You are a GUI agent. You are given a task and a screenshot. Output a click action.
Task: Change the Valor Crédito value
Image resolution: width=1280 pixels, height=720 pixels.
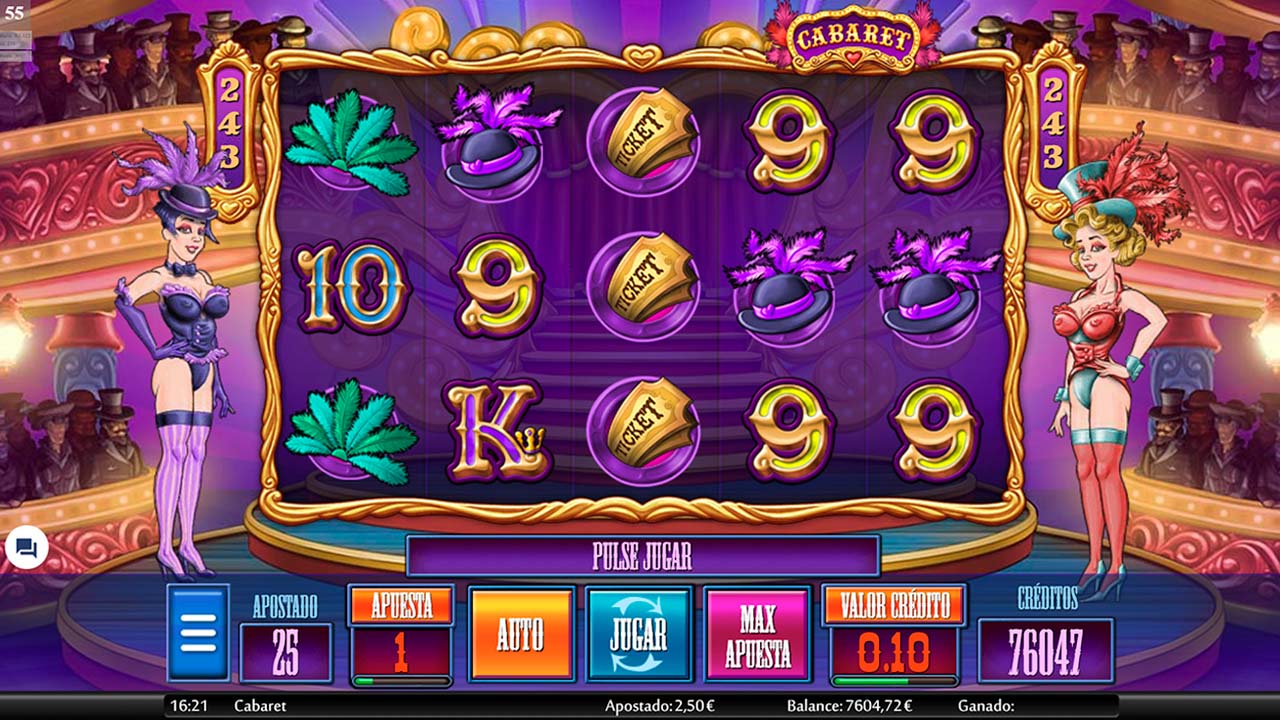tap(894, 605)
